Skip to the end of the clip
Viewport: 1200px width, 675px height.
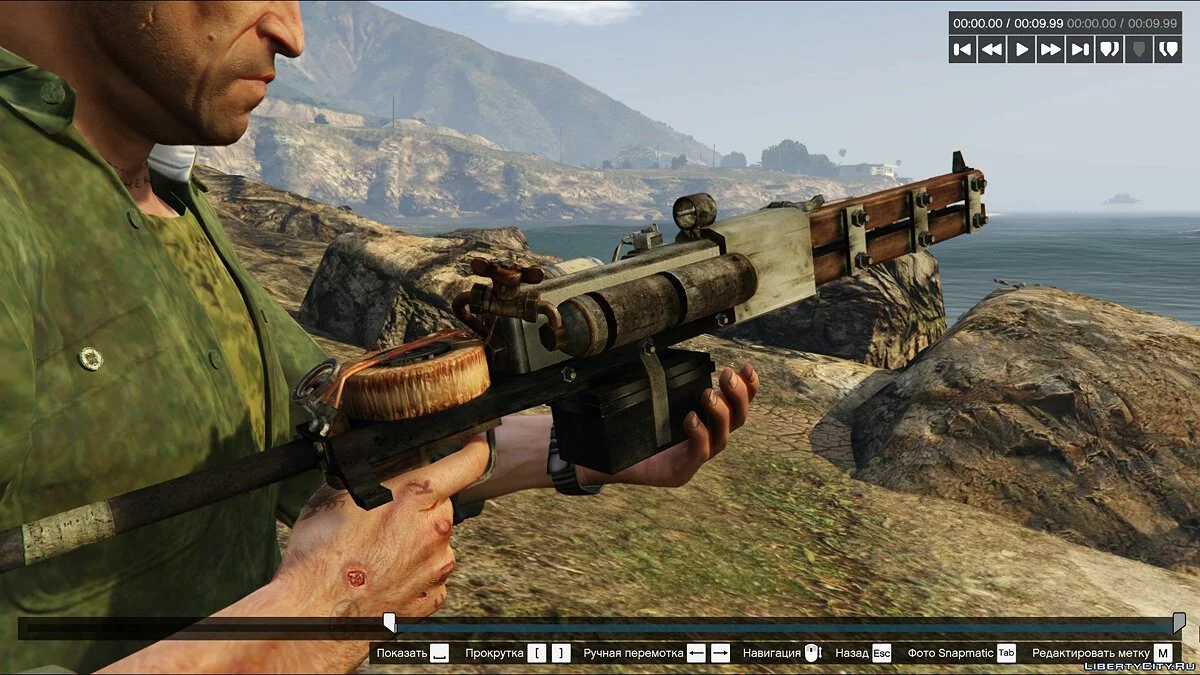[1080, 49]
